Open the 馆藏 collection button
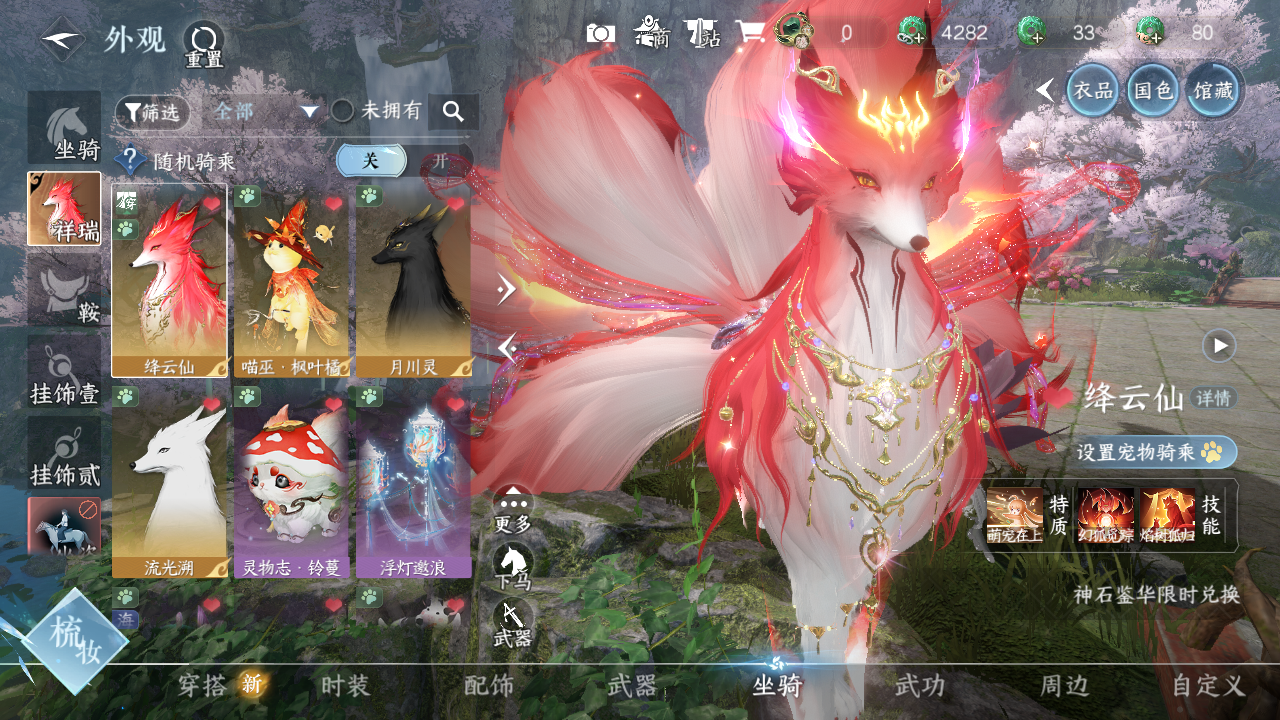Viewport: 1280px width, 720px height. tap(1214, 91)
